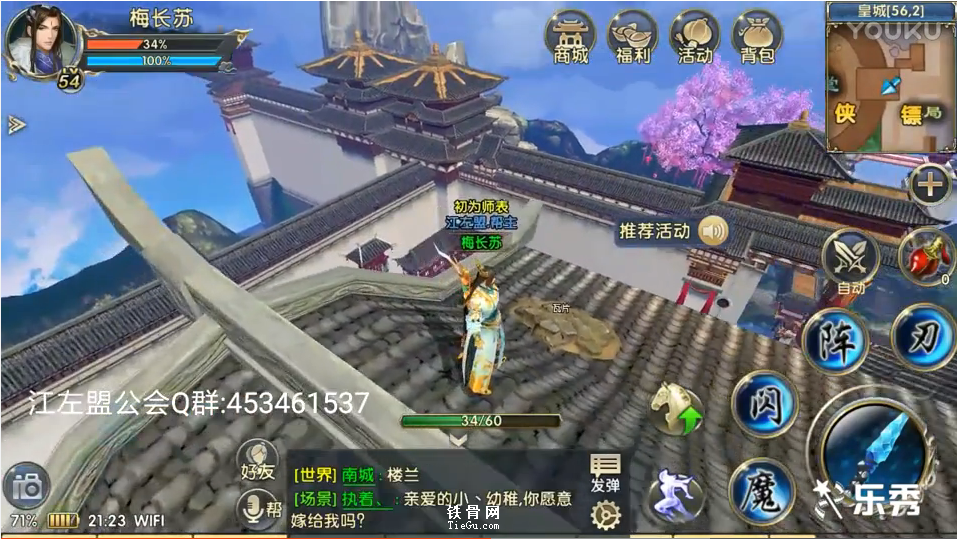Toggle 自动 auto-battle
The image size is (957, 539).
849,259
